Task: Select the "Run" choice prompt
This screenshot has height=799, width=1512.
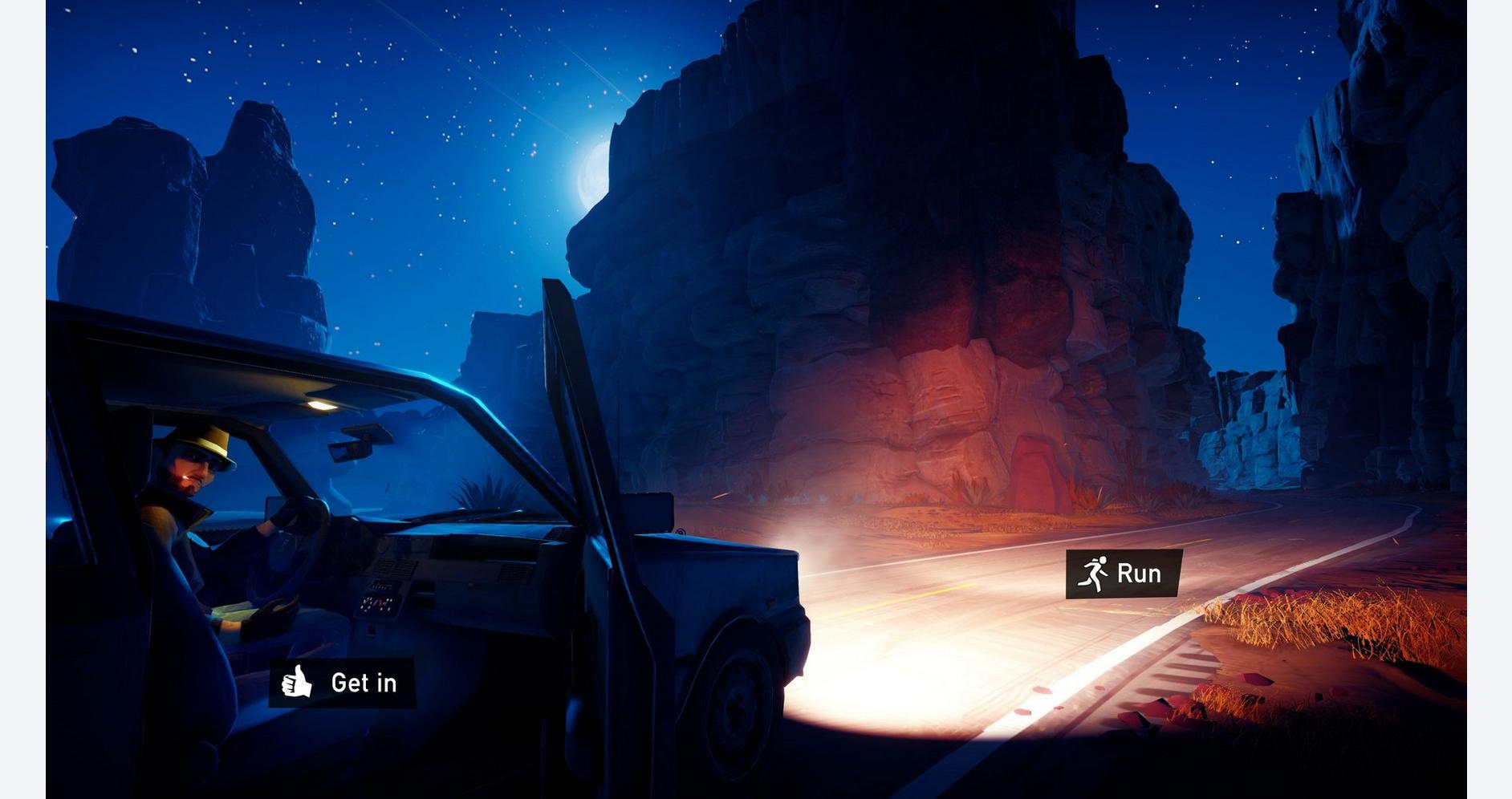Action: 1124,574
